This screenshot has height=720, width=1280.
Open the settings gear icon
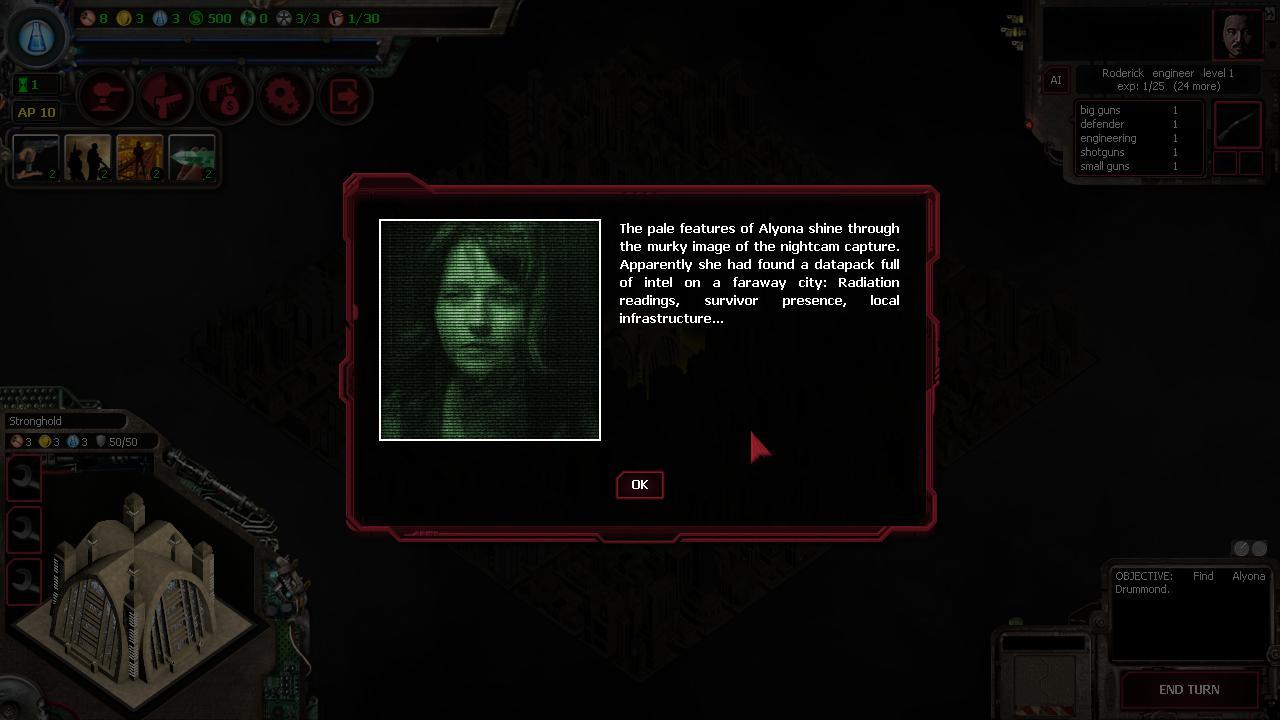(285, 96)
